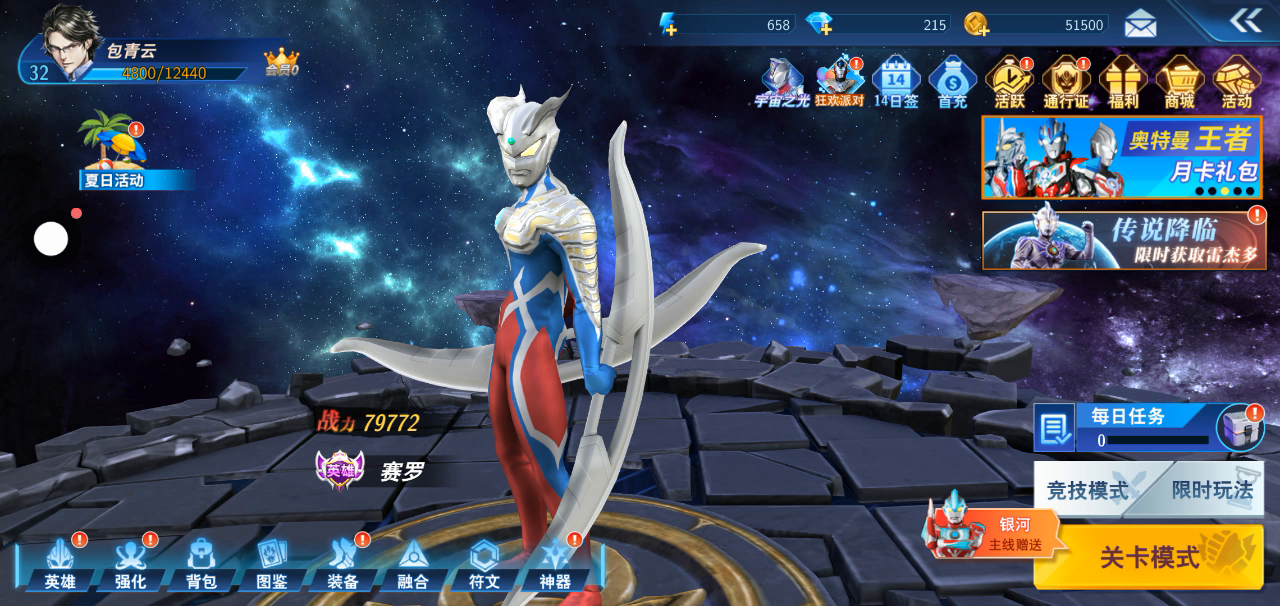The image size is (1280, 606).
Task: Enter 竞技模式 arena mode
Action: tap(1088, 490)
